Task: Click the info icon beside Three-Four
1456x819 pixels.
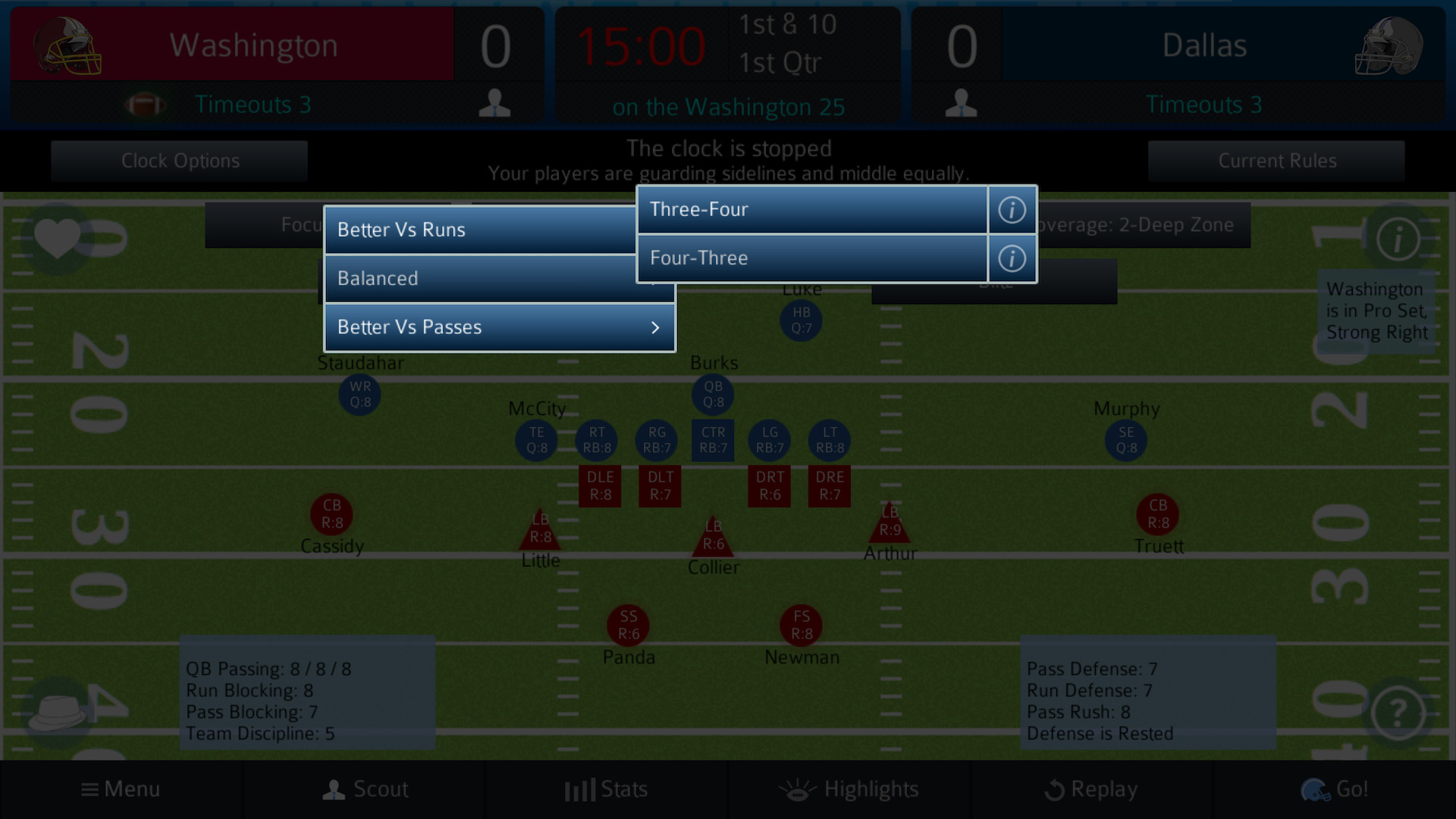Action: 1012,209
